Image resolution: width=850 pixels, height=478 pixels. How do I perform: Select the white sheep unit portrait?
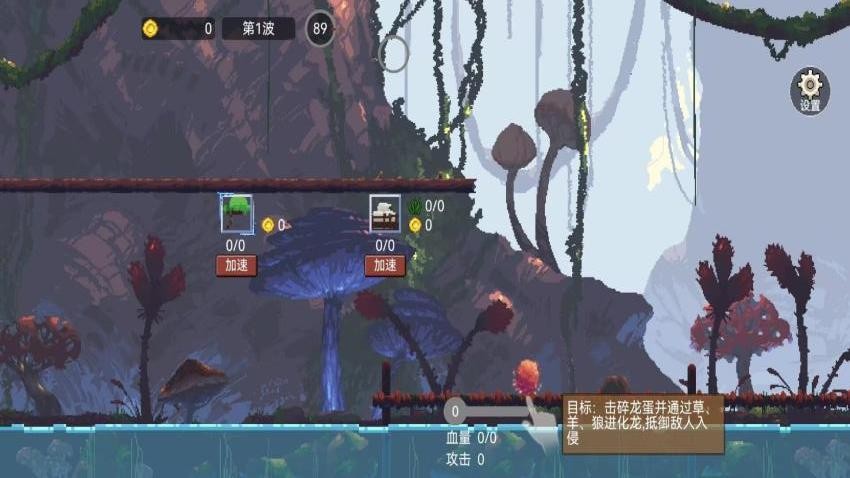[385, 213]
